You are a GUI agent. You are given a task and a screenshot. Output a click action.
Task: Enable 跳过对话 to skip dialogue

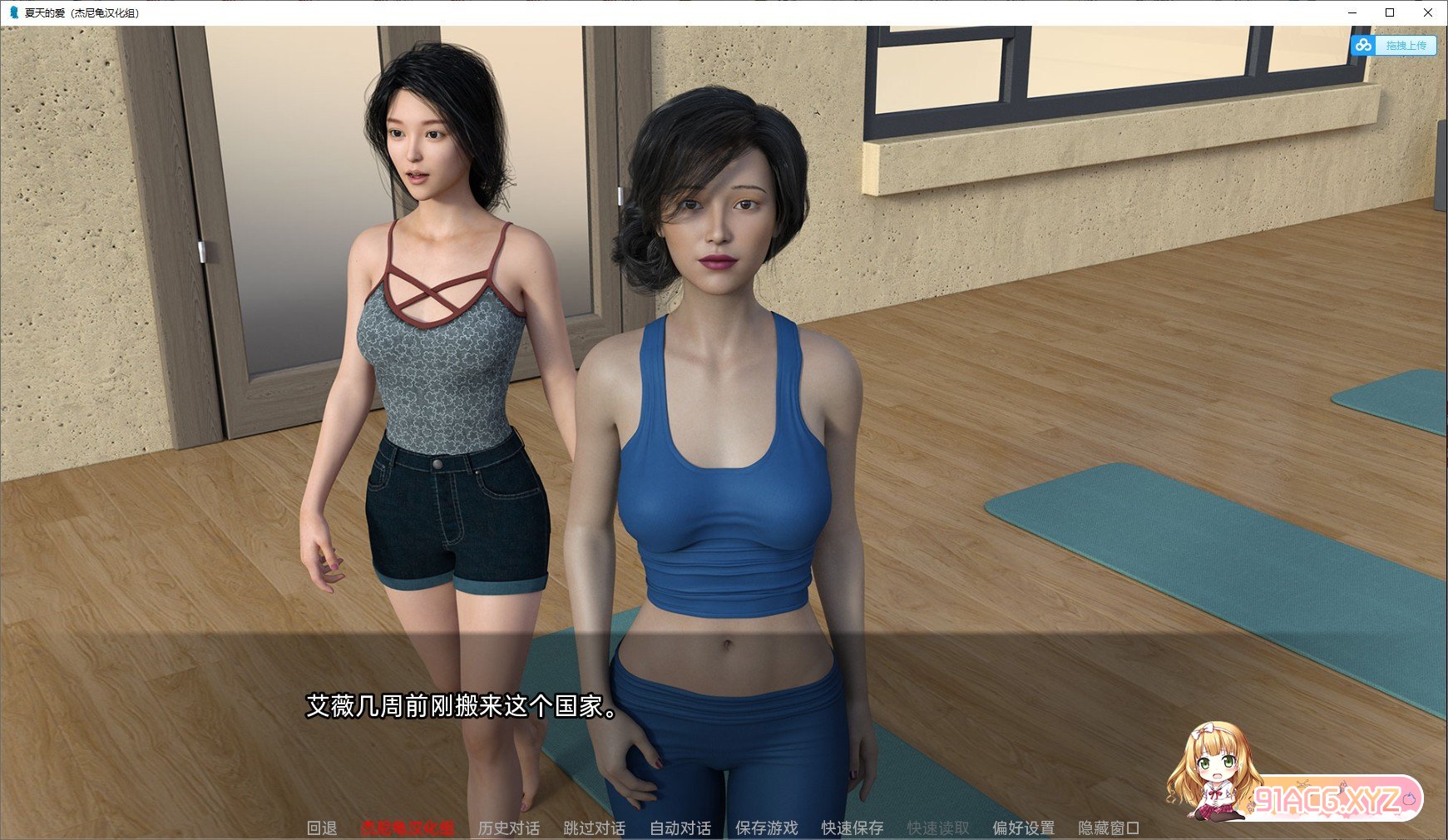pos(593,828)
